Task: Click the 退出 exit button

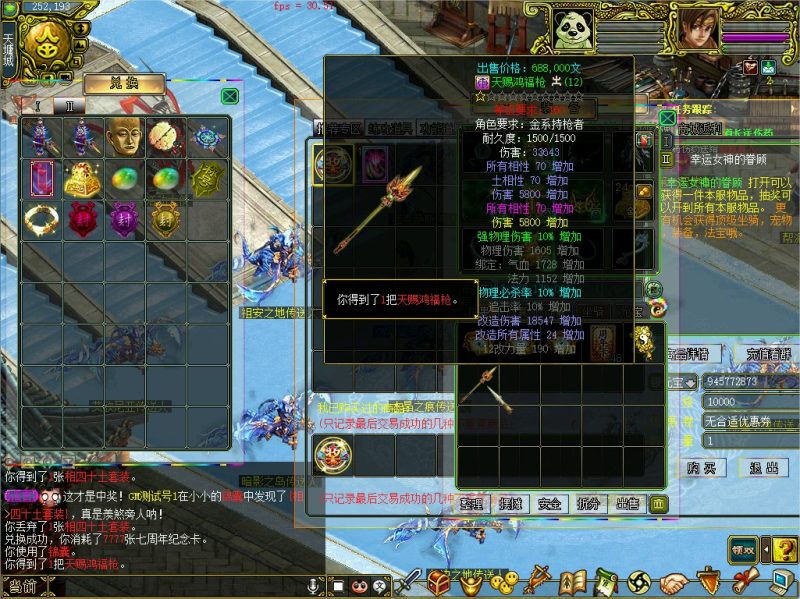Action: 764,467
